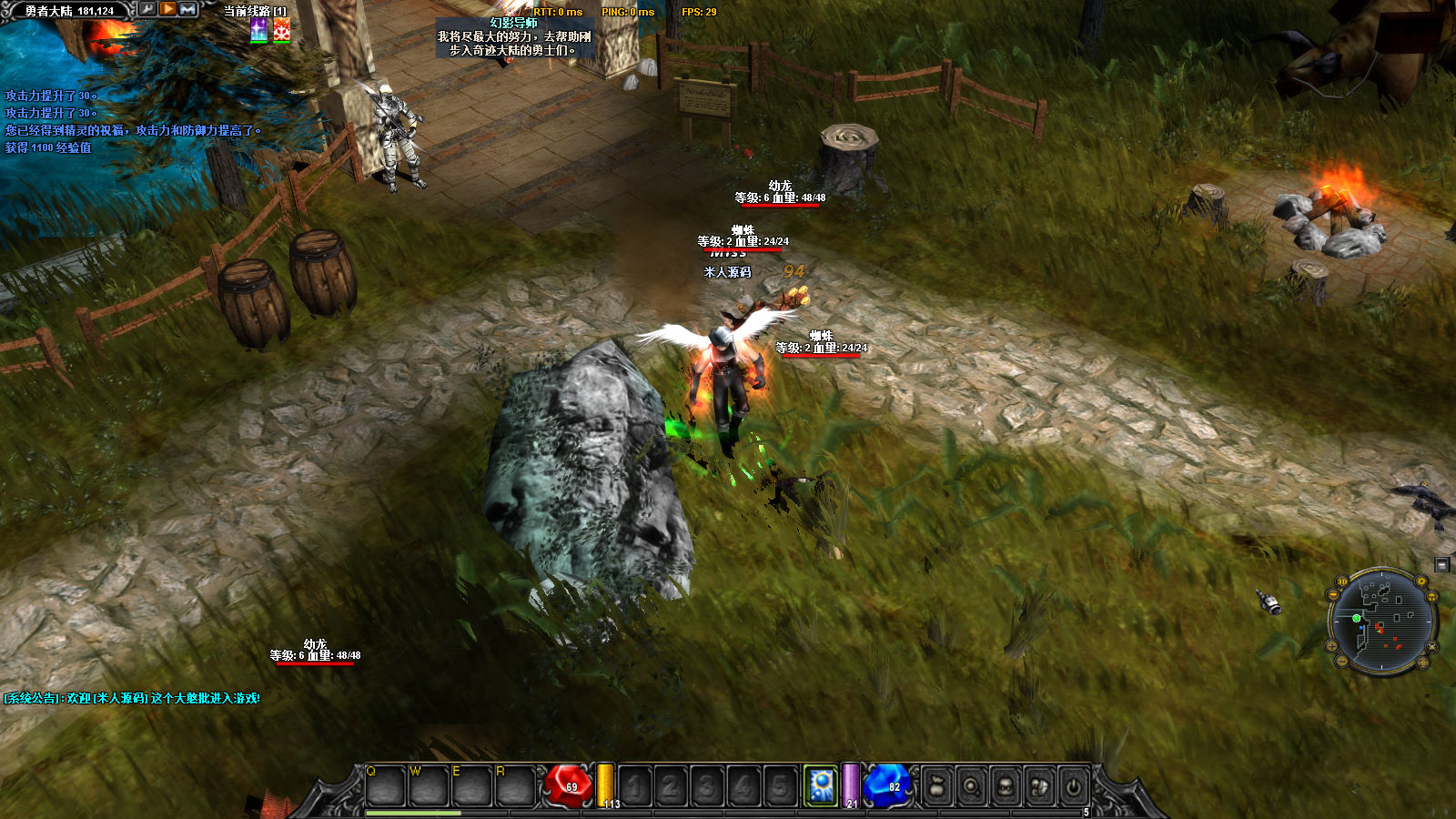Select the purple sparkle buff icon
The height and width of the screenshot is (819, 1456).
[259, 30]
